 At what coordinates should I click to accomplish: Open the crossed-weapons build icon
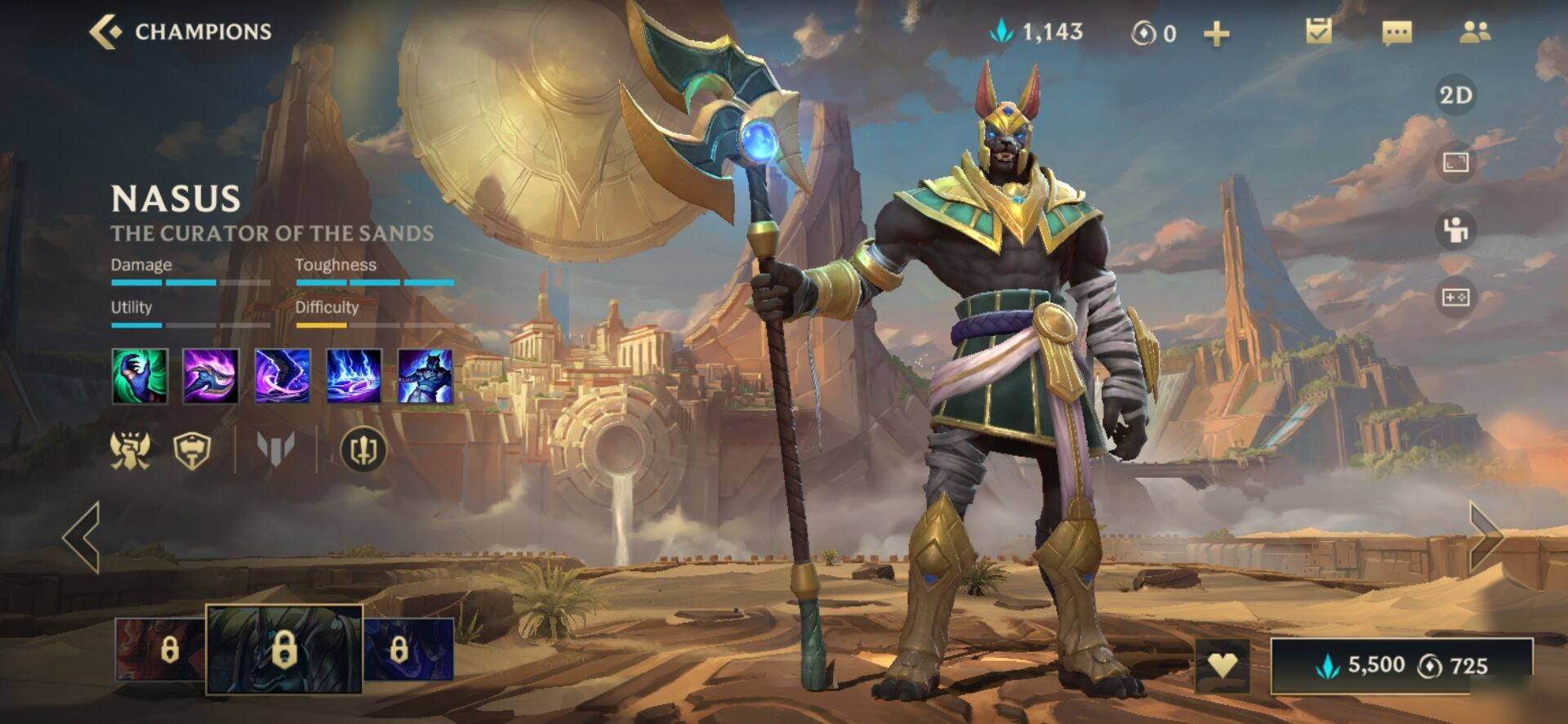[363, 449]
